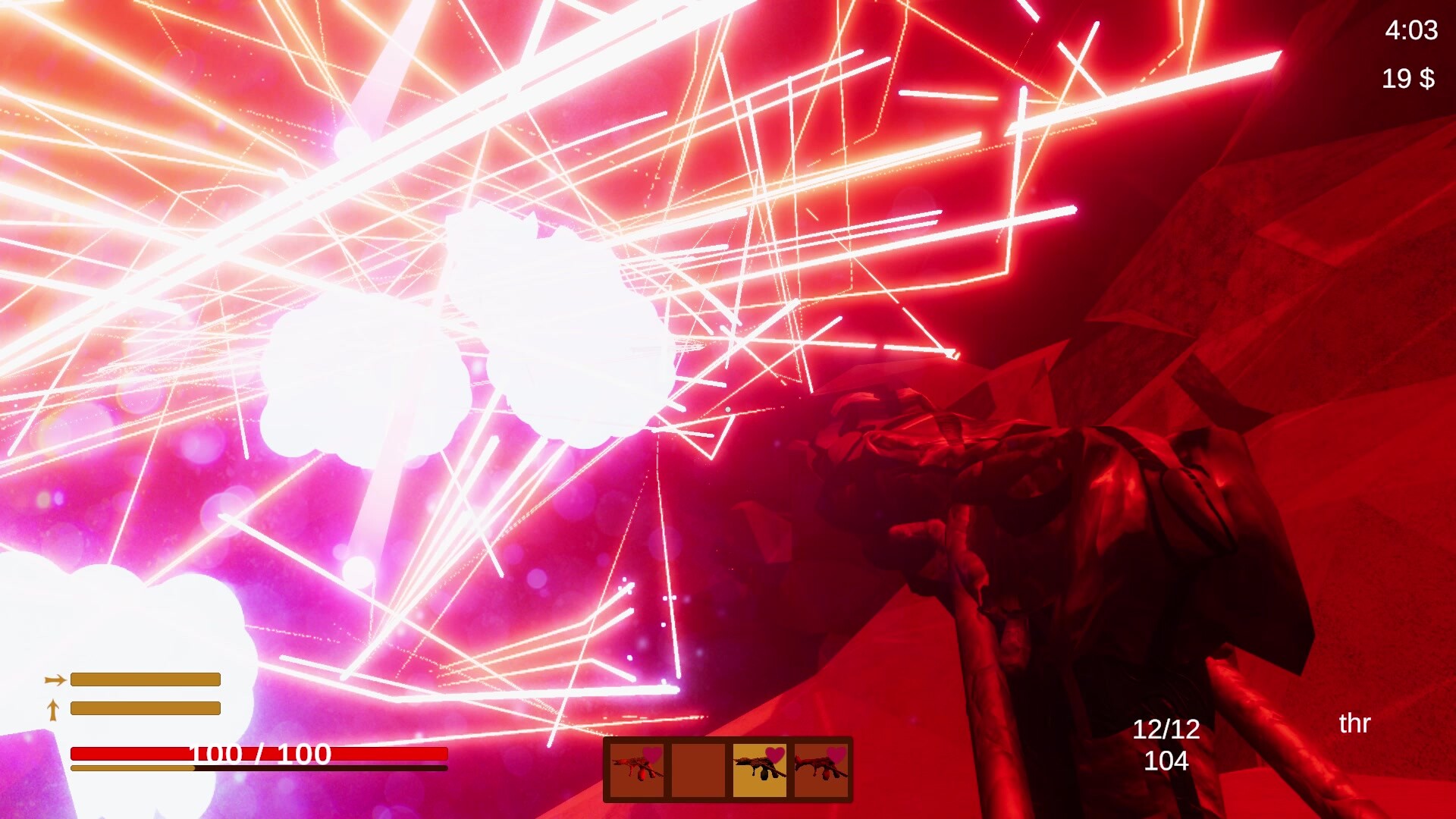Click the top gold progress bar
This screenshot has height=819, width=1456.
(144, 680)
